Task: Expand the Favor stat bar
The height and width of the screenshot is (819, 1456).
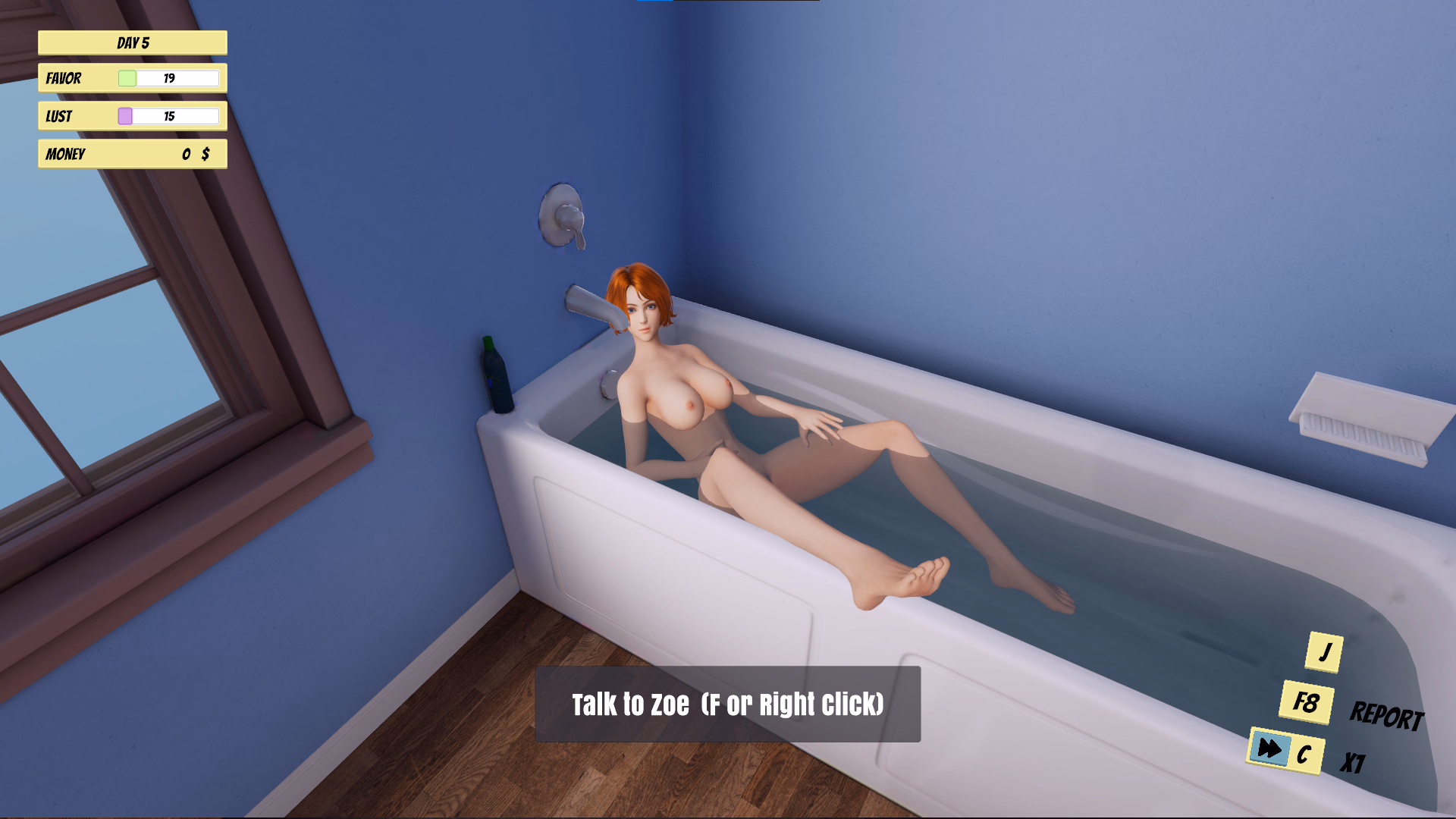Action: pyautogui.click(x=132, y=78)
